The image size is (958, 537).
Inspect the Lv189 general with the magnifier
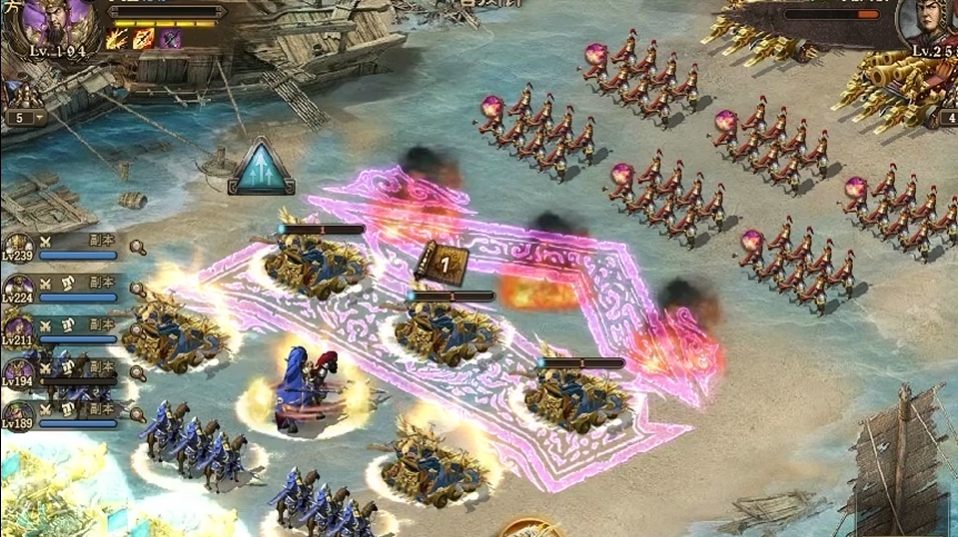(137, 413)
